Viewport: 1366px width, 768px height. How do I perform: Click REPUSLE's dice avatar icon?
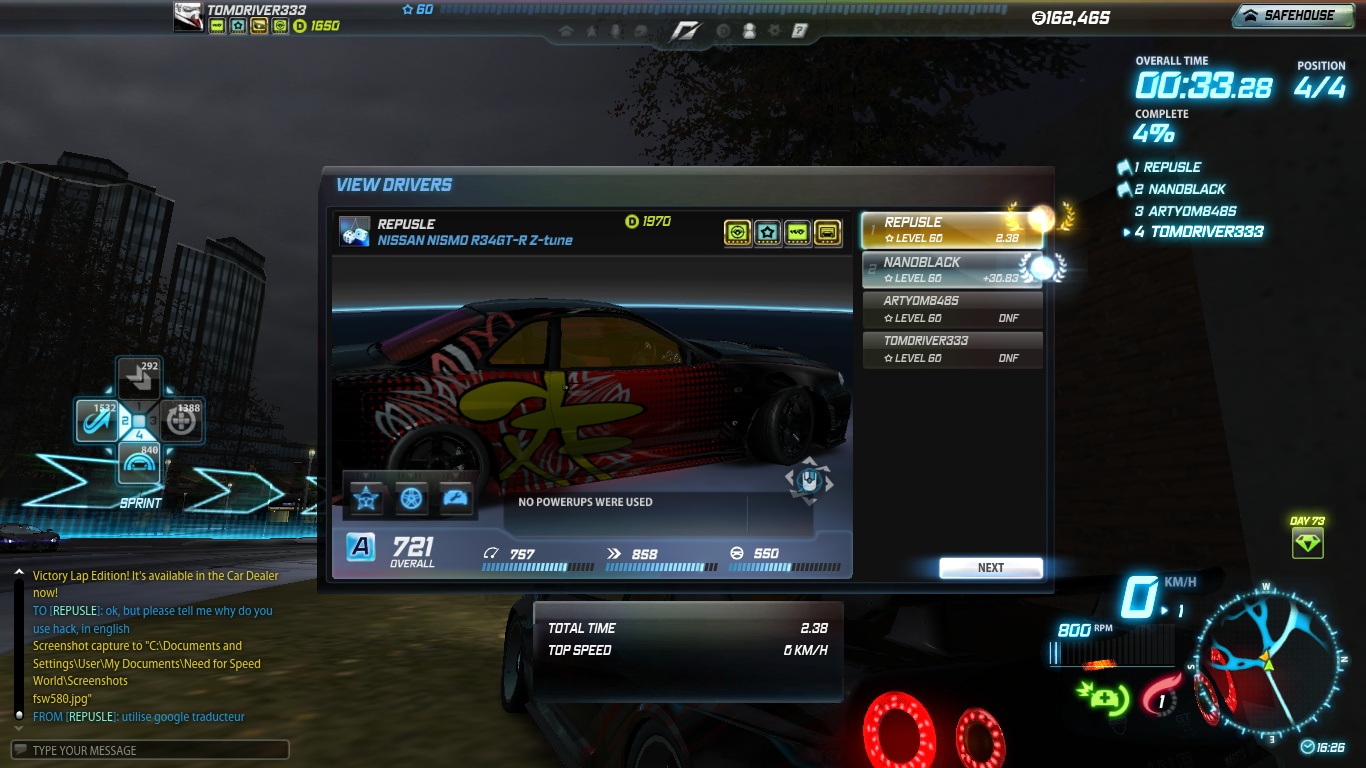click(355, 231)
